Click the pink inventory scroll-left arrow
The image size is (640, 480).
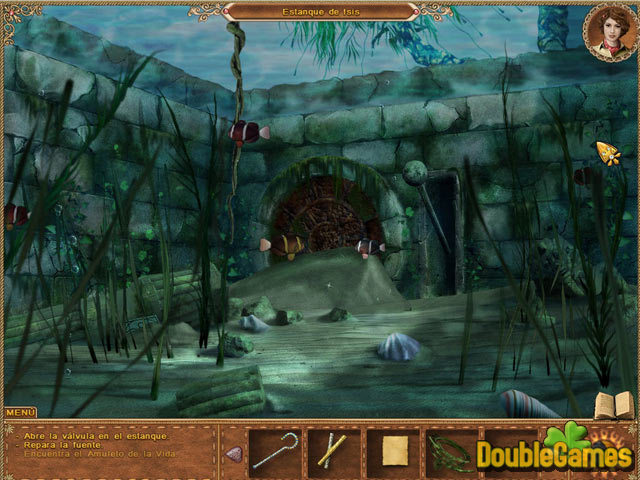[234, 453]
